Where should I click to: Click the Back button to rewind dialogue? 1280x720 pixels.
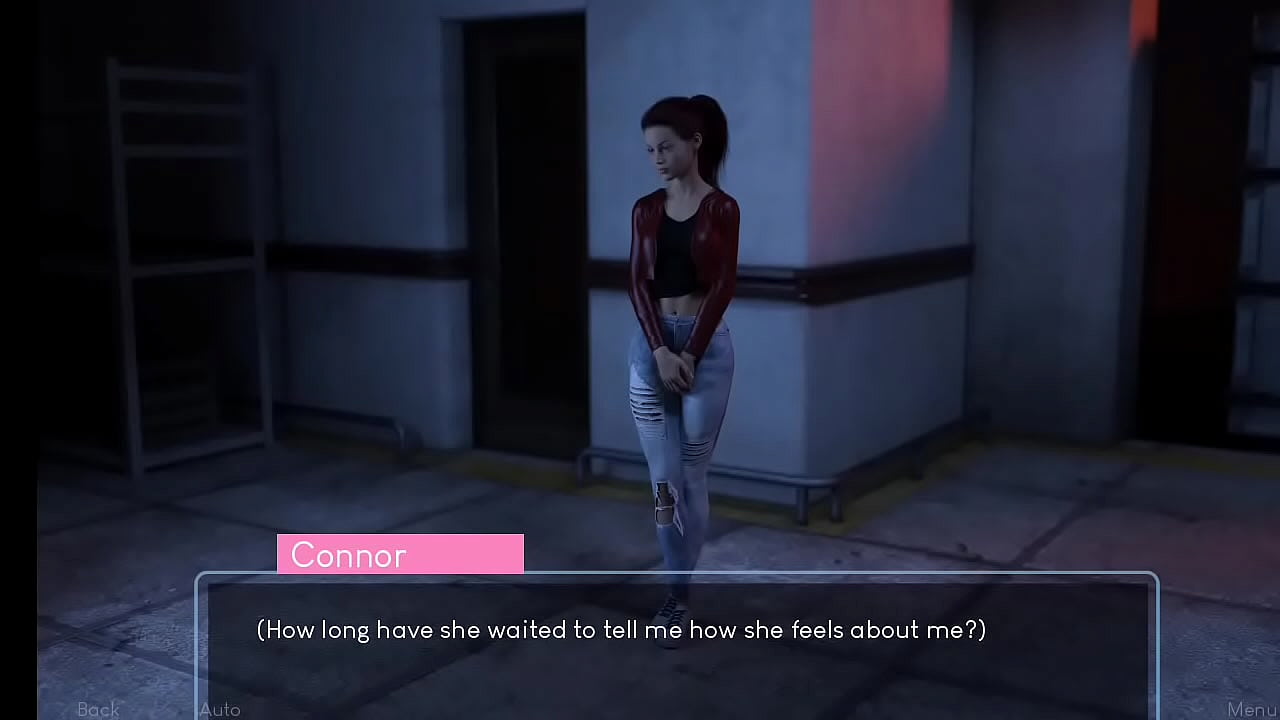coord(98,709)
